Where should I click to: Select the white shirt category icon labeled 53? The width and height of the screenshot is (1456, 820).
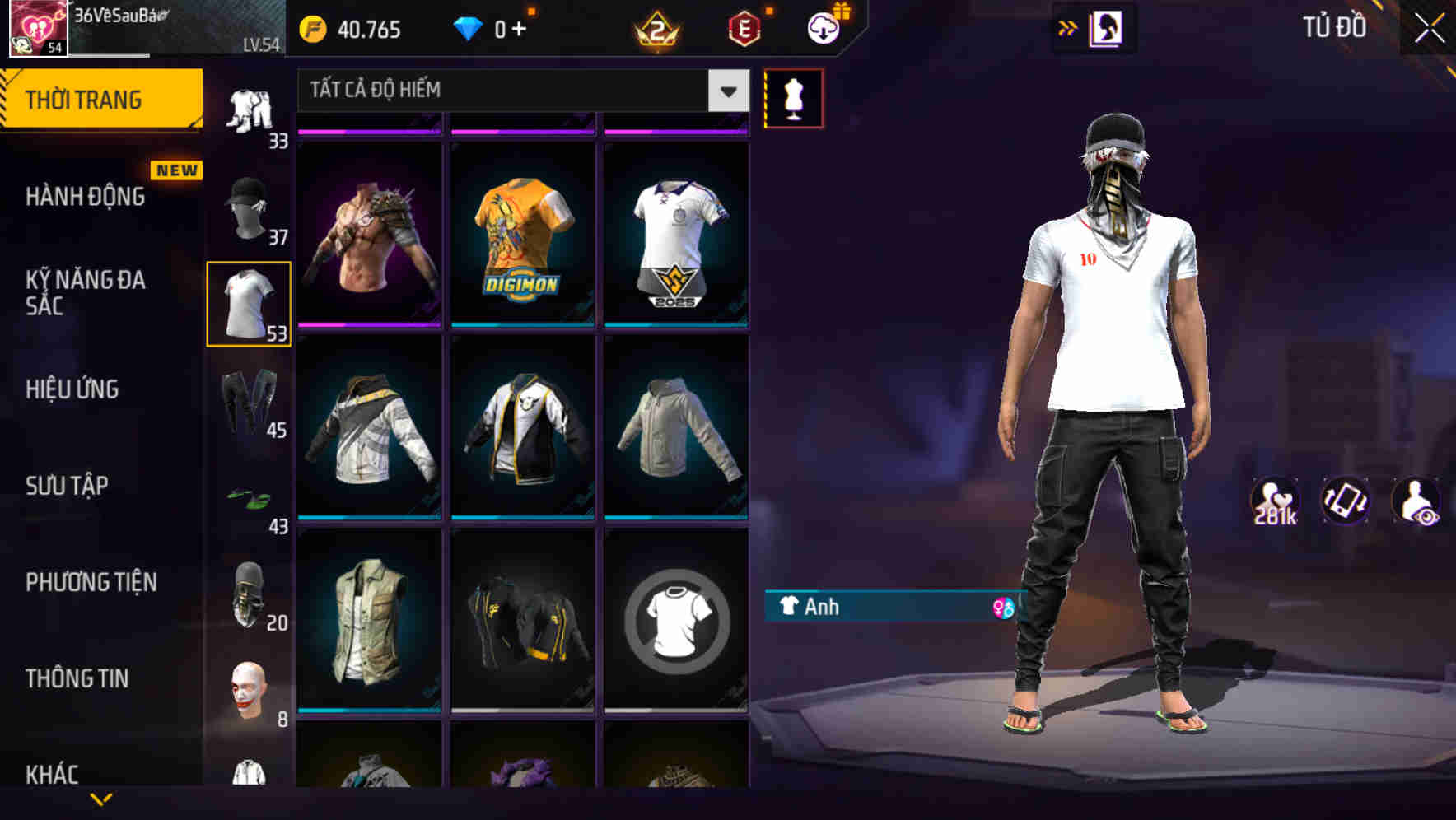pos(248,304)
